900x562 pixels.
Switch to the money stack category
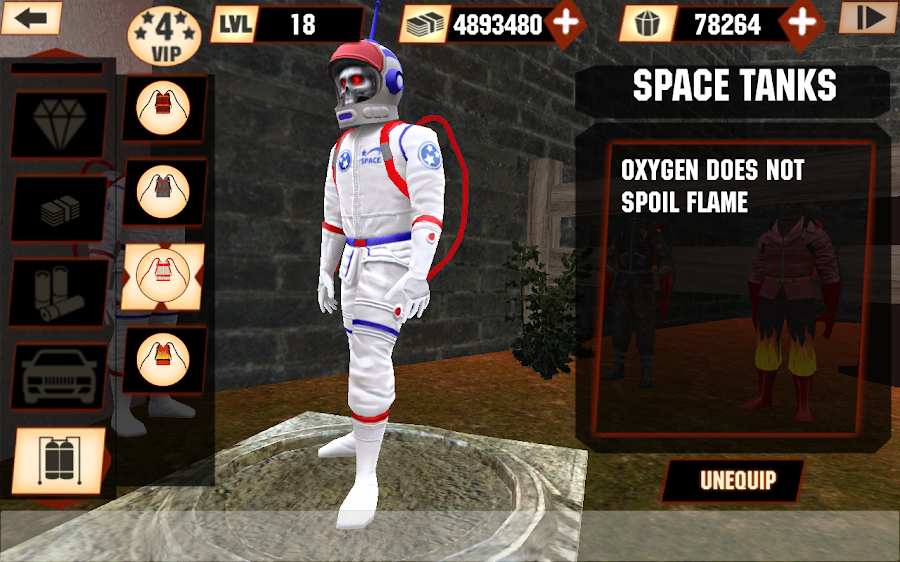(x=59, y=208)
